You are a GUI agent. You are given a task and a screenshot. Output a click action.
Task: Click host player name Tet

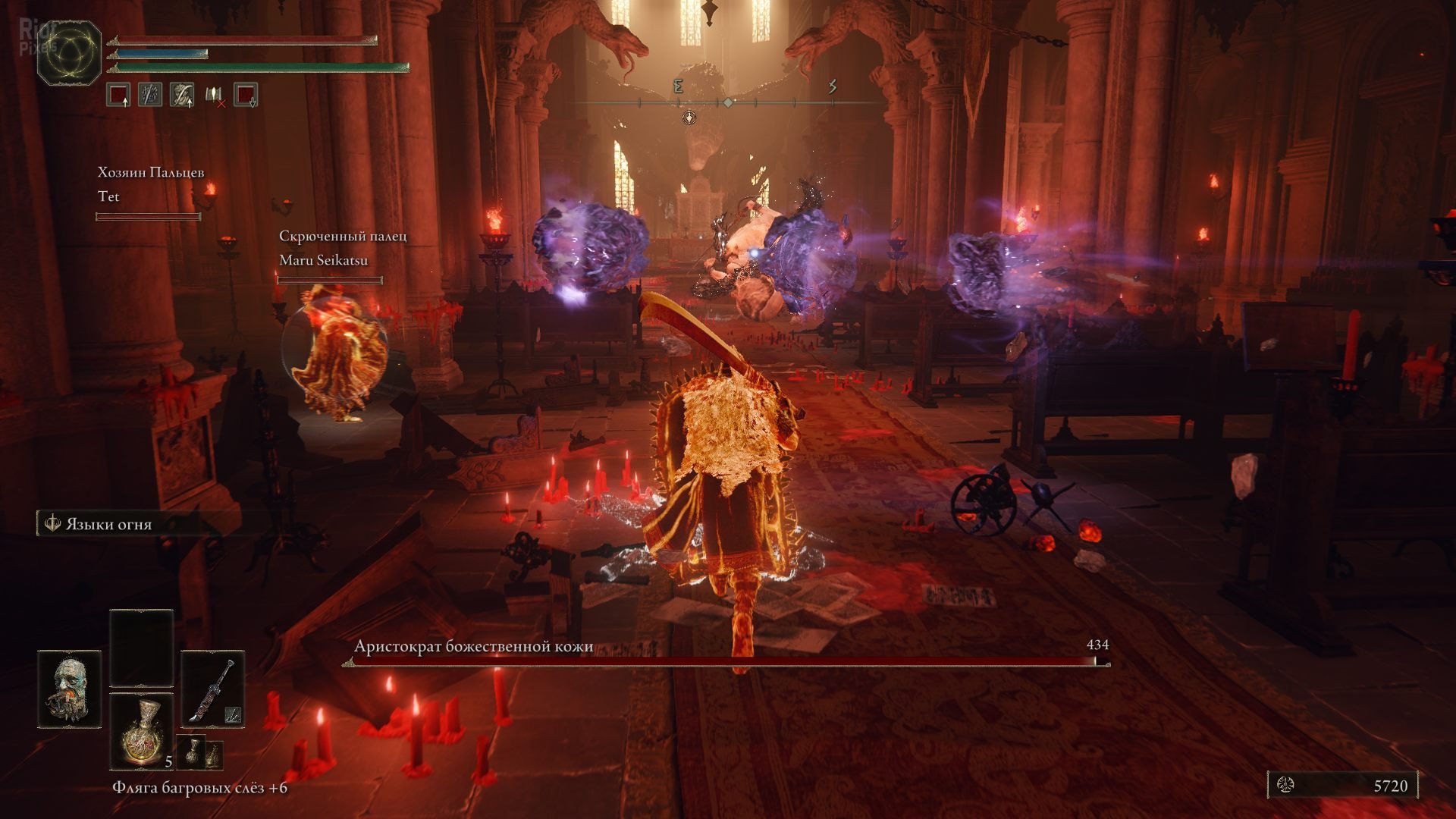point(109,196)
